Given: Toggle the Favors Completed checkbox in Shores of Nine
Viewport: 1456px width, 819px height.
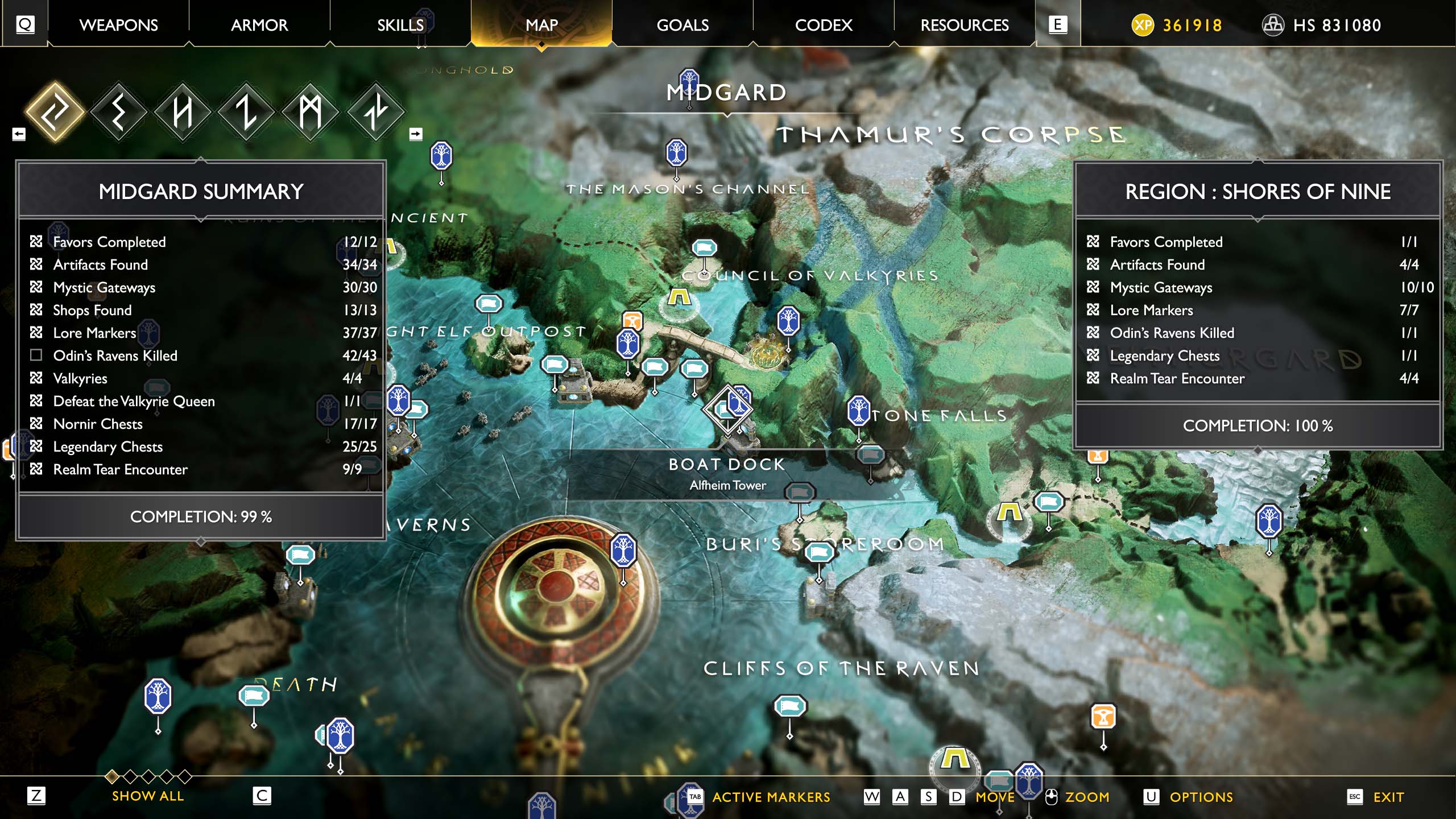Looking at the screenshot, I should (1092, 242).
